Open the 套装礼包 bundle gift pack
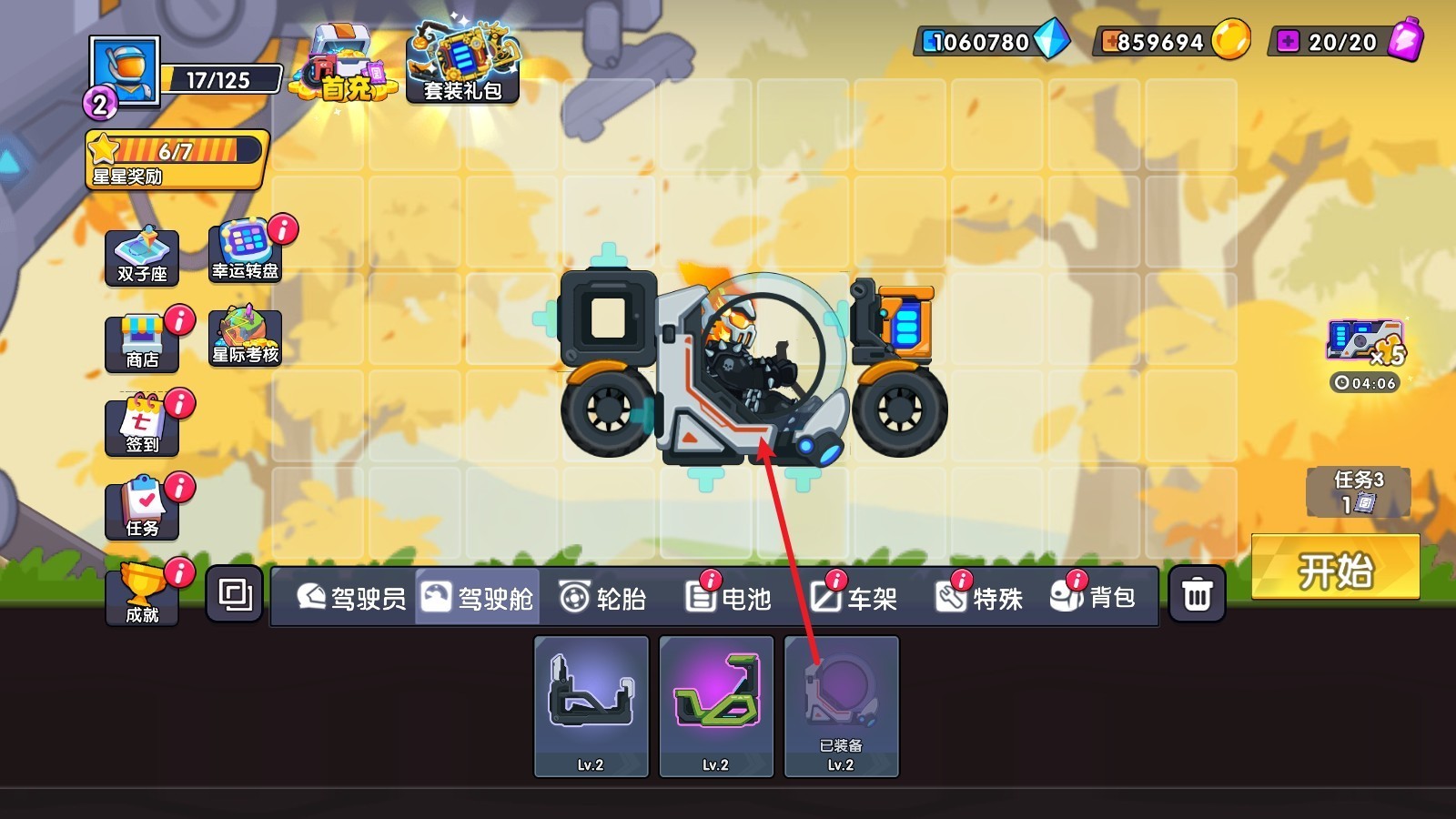This screenshot has height=819, width=1456. pos(462,64)
